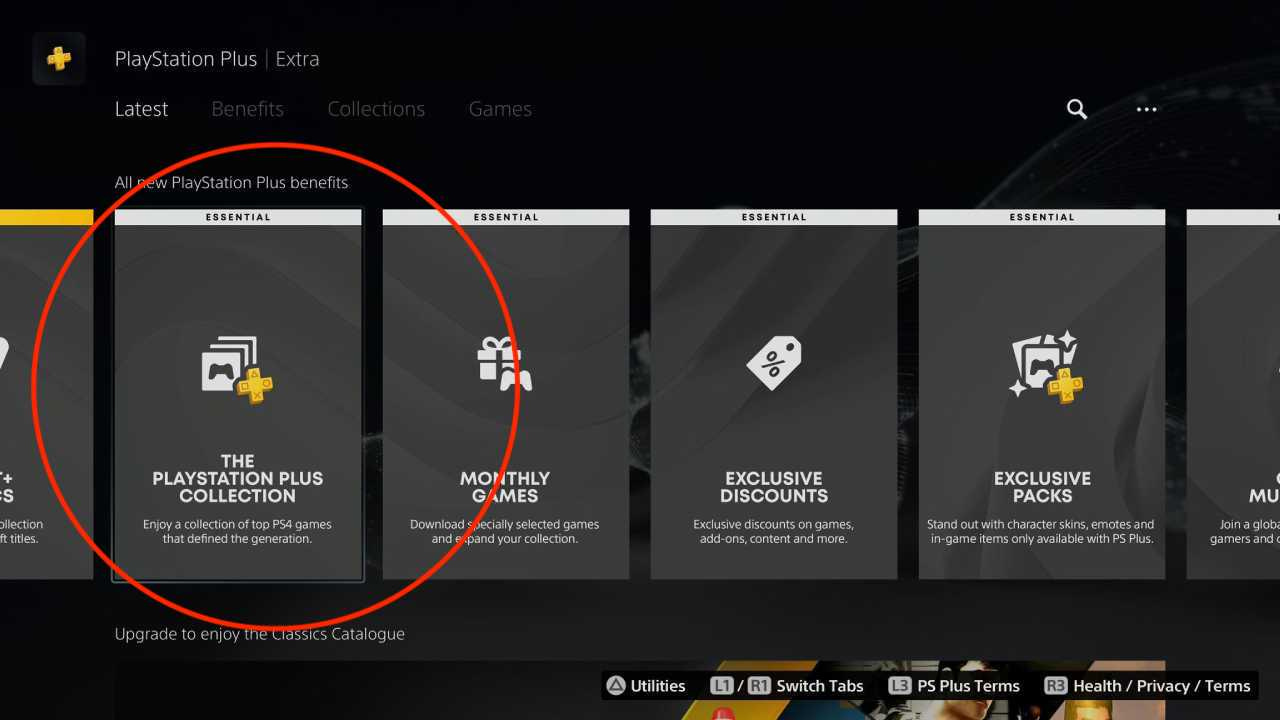Viewport: 1280px width, 720px height.
Task: Click the L1 button badge in the bottom bar
Action: pos(723,685)
